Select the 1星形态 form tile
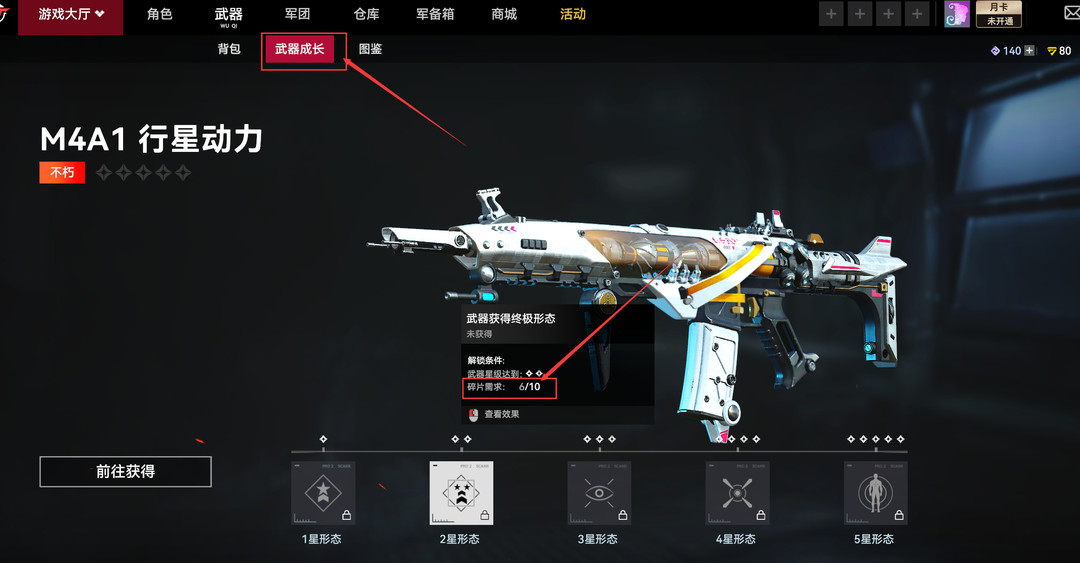1080x563 pixels. click(323, 493)
